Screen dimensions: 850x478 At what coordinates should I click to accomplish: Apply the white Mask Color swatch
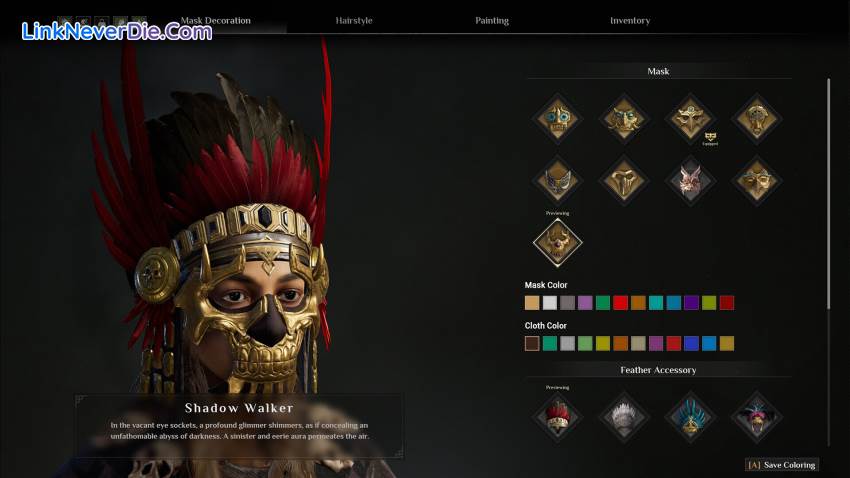(550, 303)
